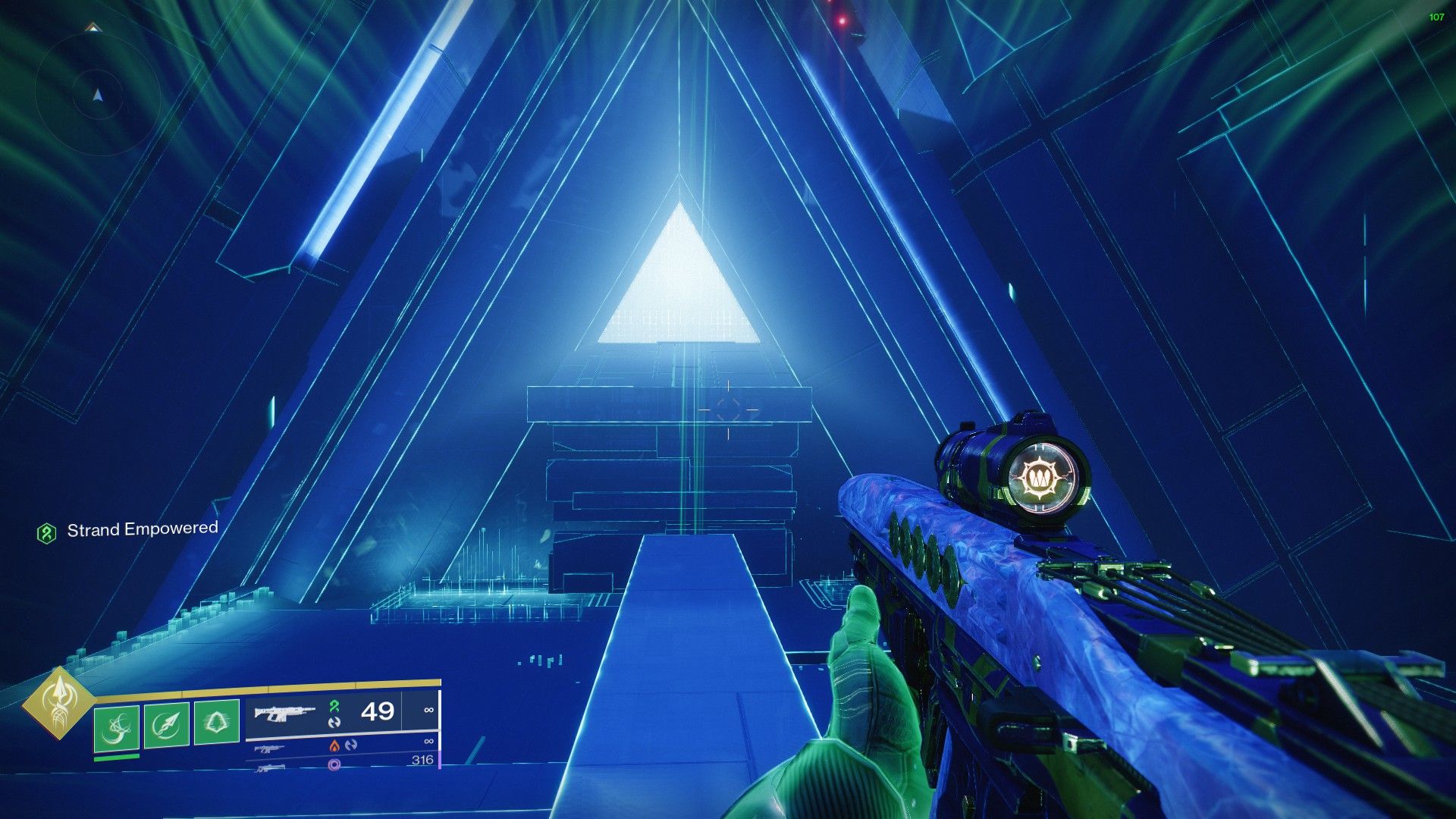Click the infinity symbol for special ammo
This screenshot has width=1456, height=819.
(428, 742)
